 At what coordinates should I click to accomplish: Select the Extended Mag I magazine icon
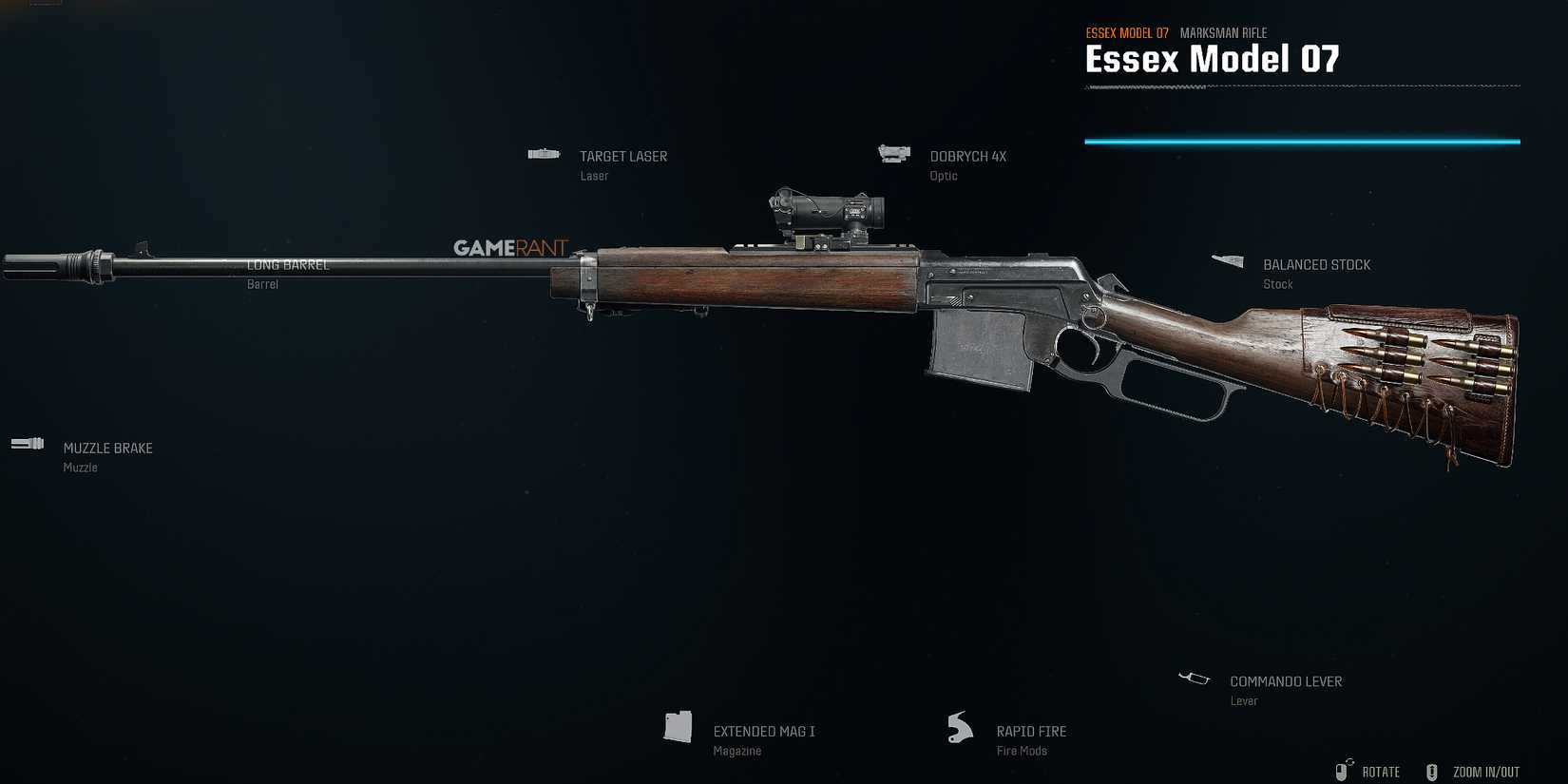tap(678, 727)
